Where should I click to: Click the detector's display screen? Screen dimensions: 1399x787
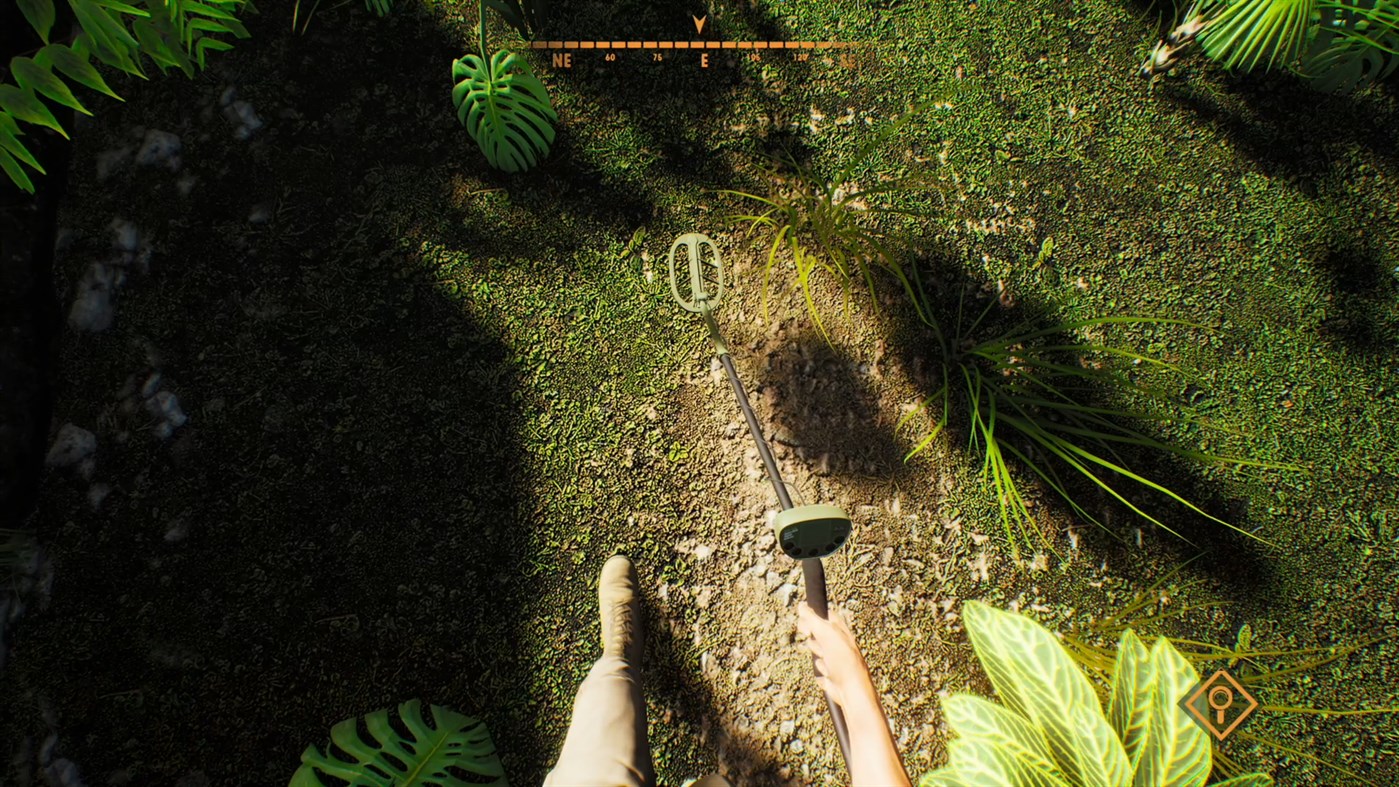tap(810, 533)
